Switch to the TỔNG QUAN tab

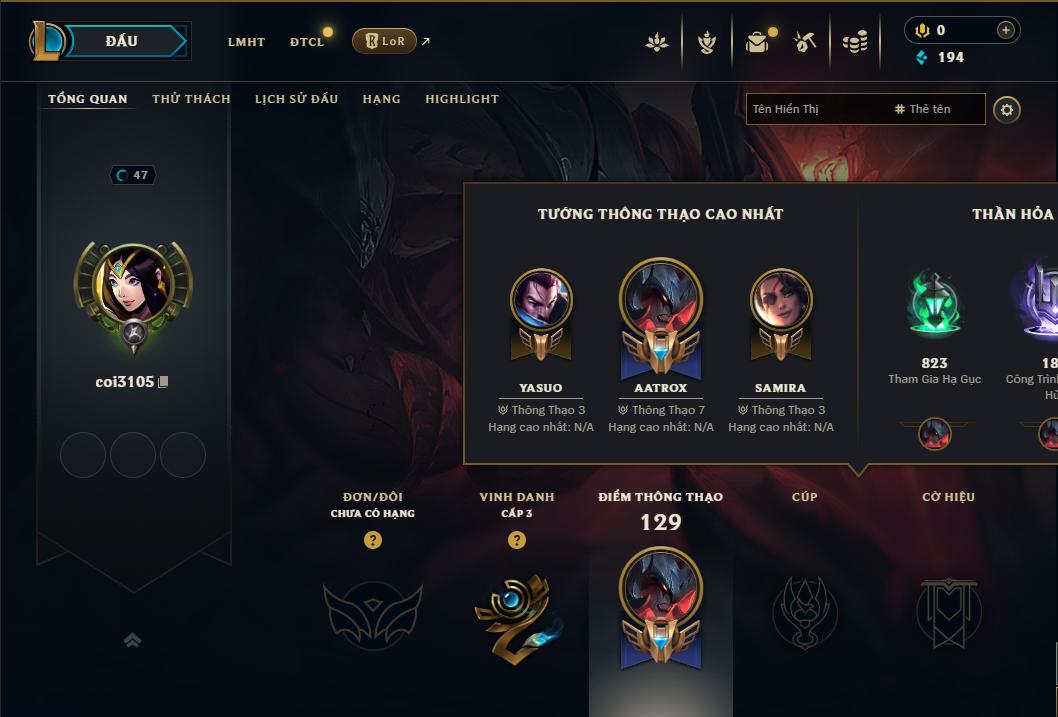88,99
